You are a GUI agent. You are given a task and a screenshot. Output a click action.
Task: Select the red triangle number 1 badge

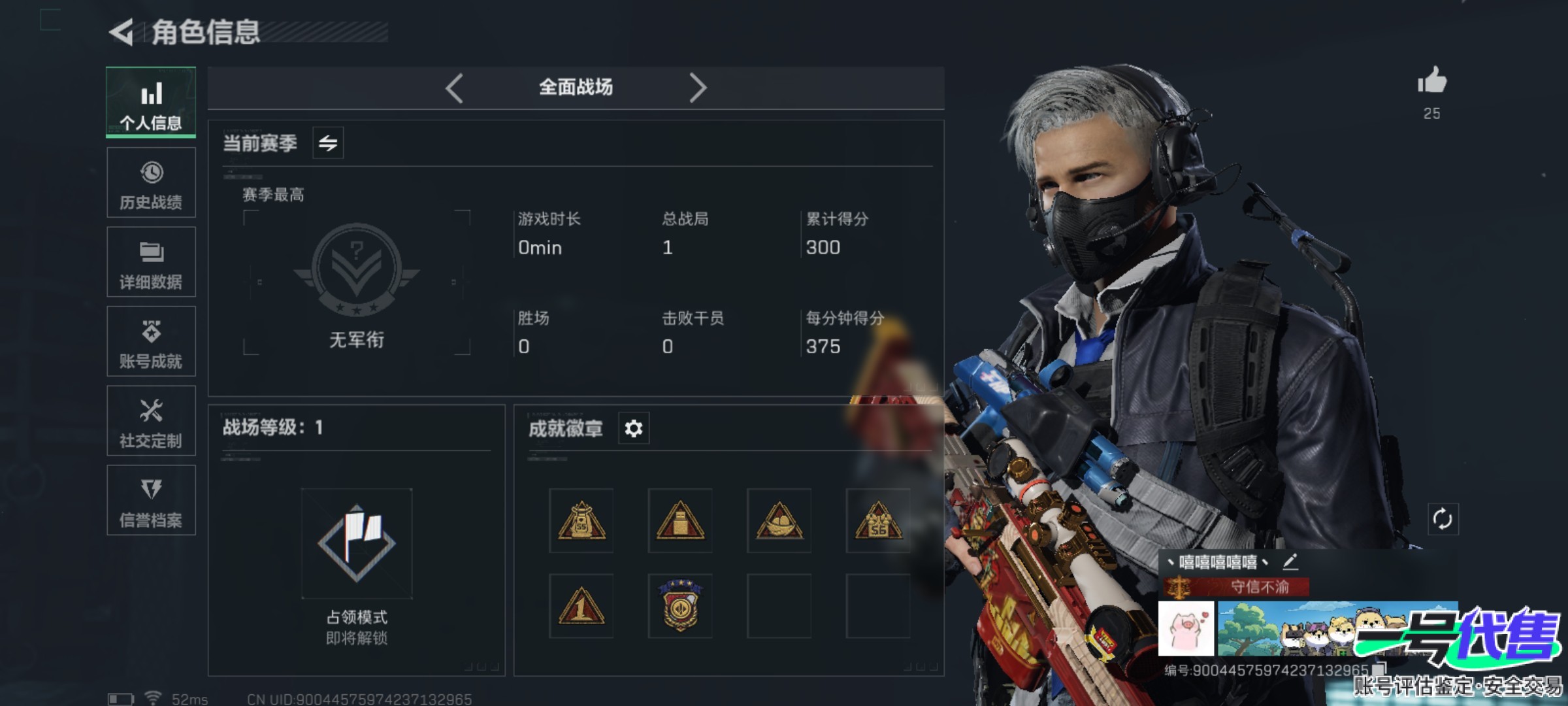tap(581, 606)
